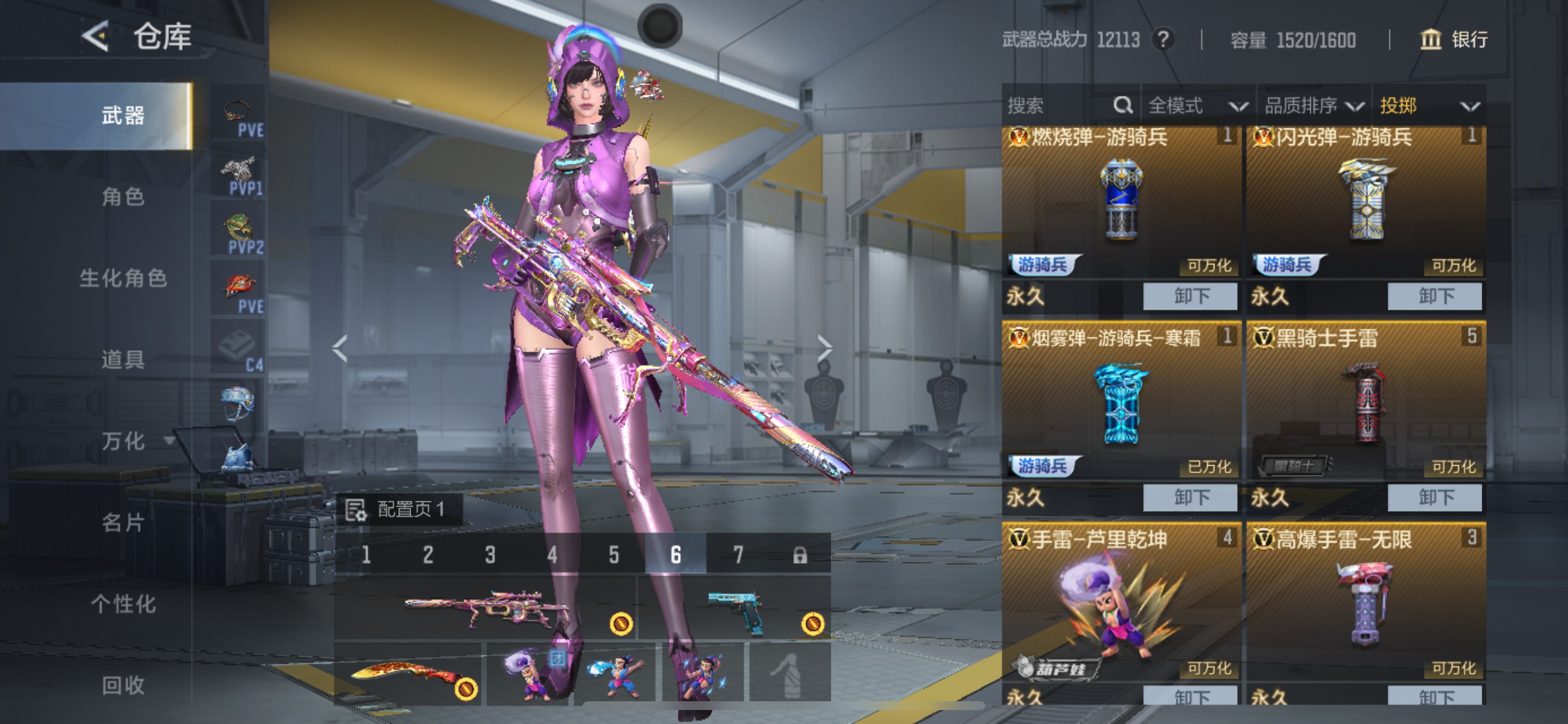Select the 黑骑士手雷 grenade card
1568x724 pixels.
1366,402
